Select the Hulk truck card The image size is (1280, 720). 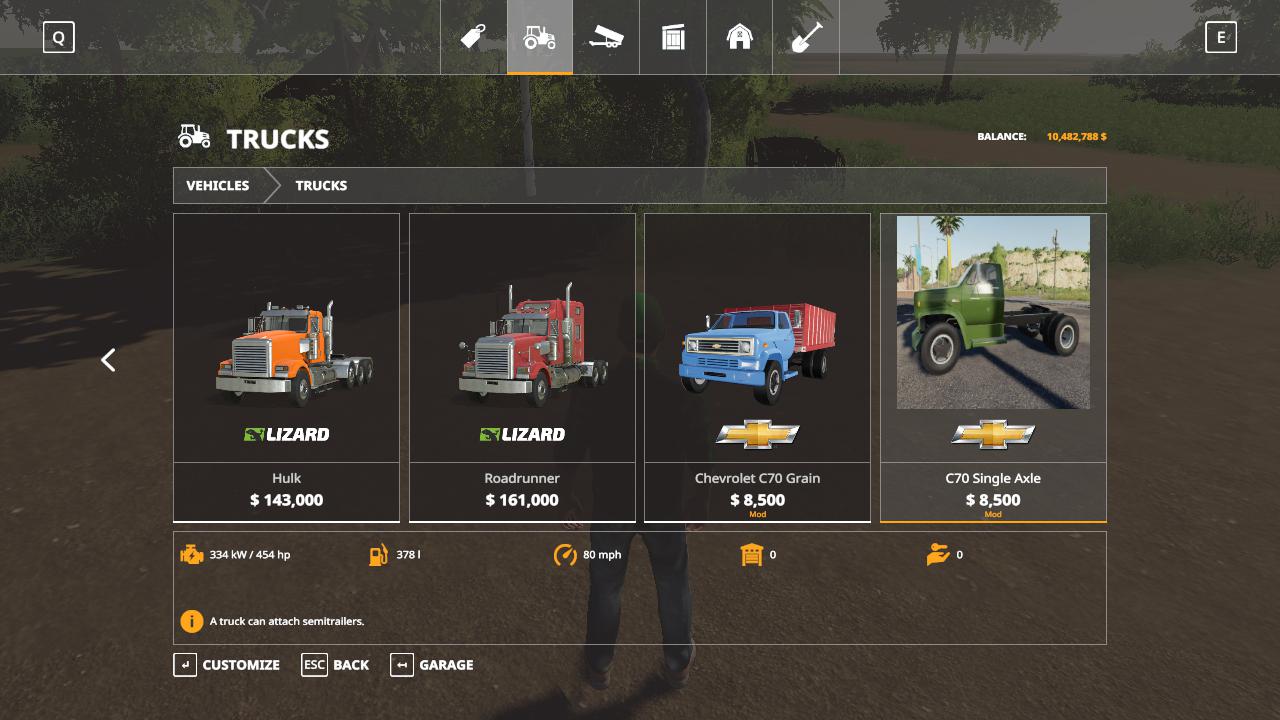click(x=286, y=367)
